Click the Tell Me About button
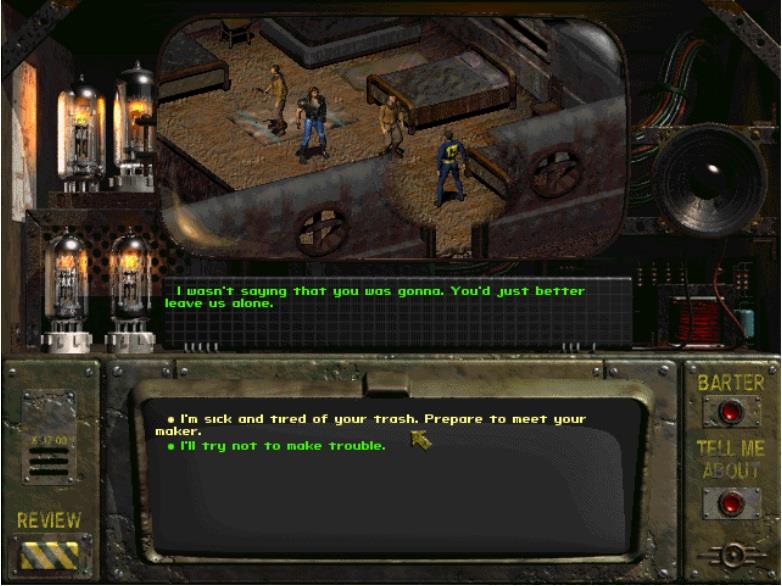The image size is (782, 586). coord(731,501)
